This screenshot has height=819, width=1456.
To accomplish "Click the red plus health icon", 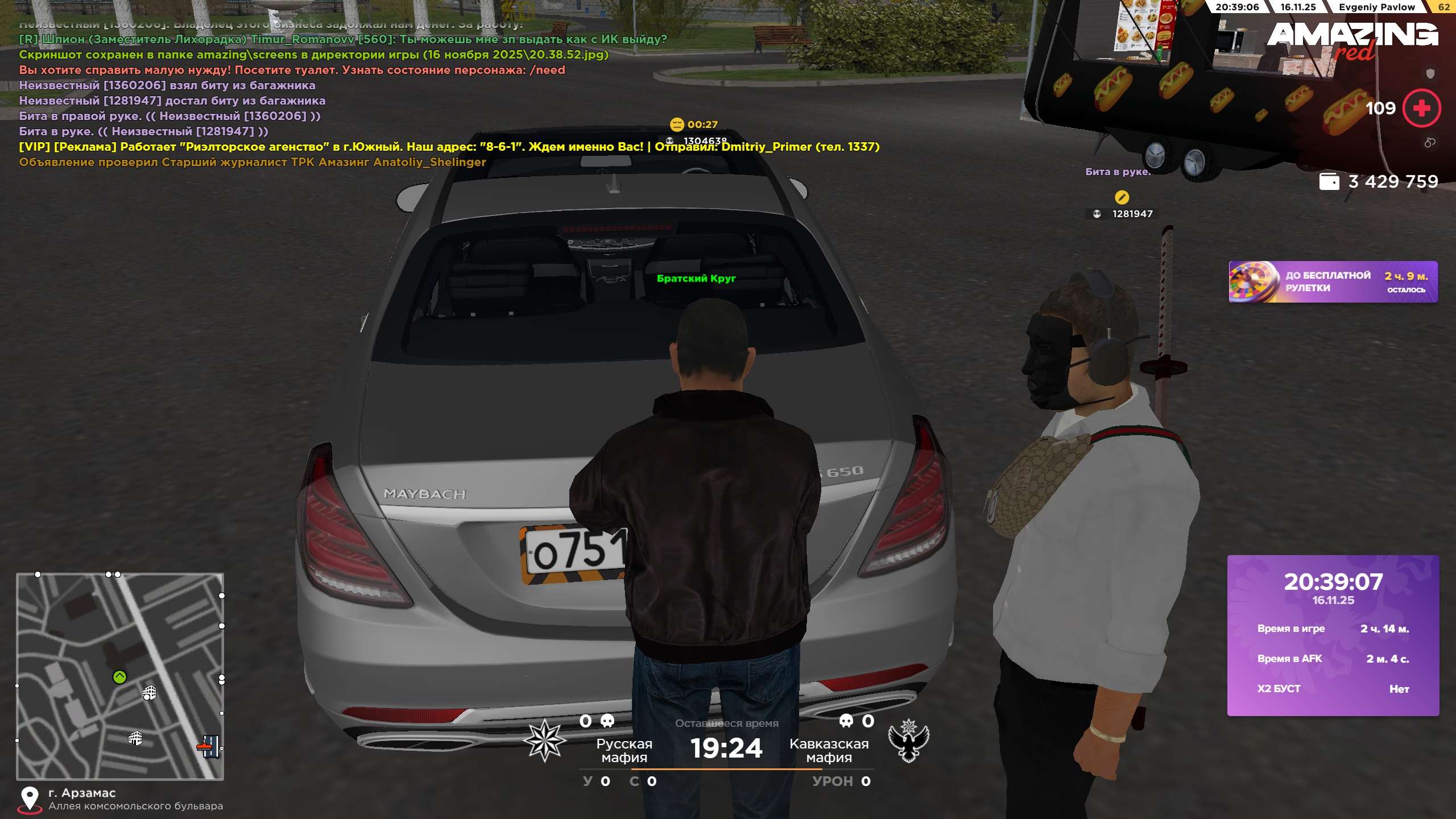I will 1421,108.
